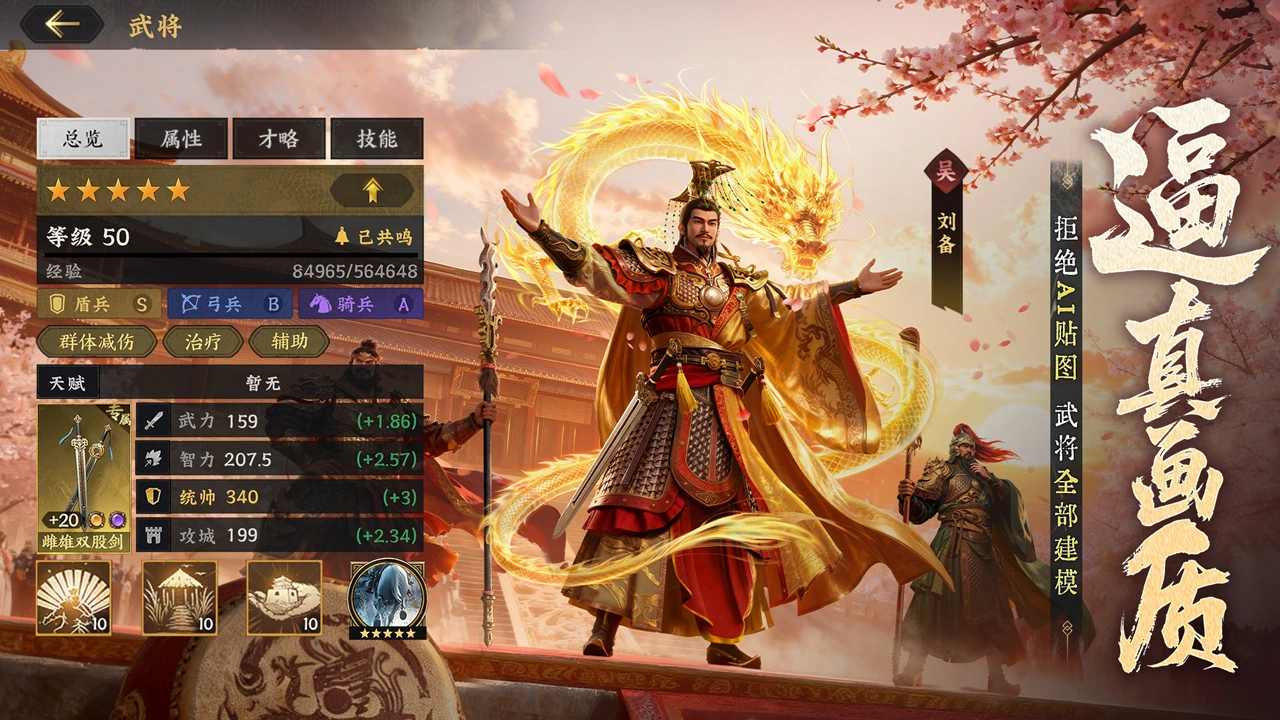Choose the 骑兵 troop type
Viewport: 1280px width, 720px height.
tap(360, 304)
